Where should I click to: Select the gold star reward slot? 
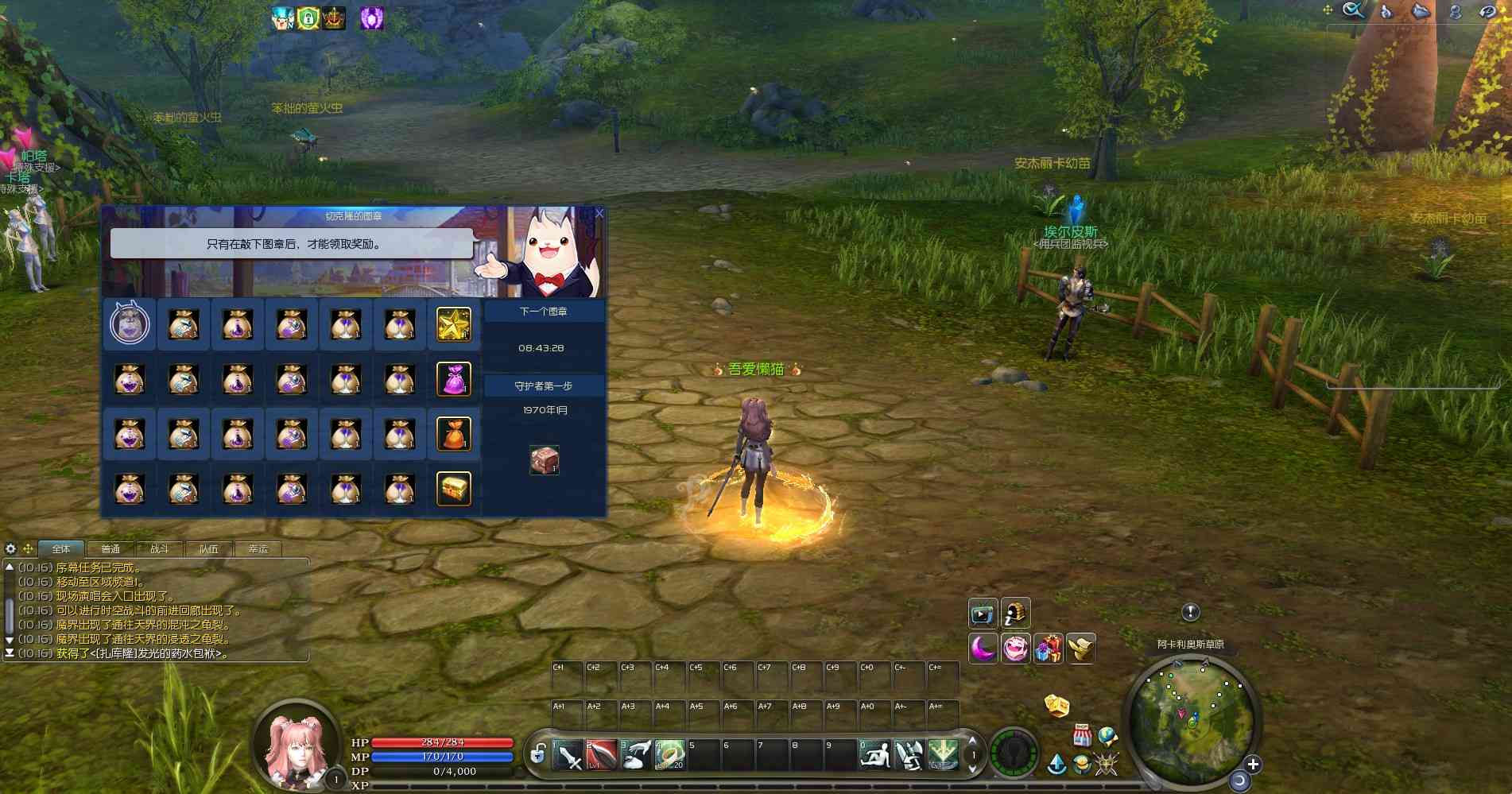pos(454,324)
